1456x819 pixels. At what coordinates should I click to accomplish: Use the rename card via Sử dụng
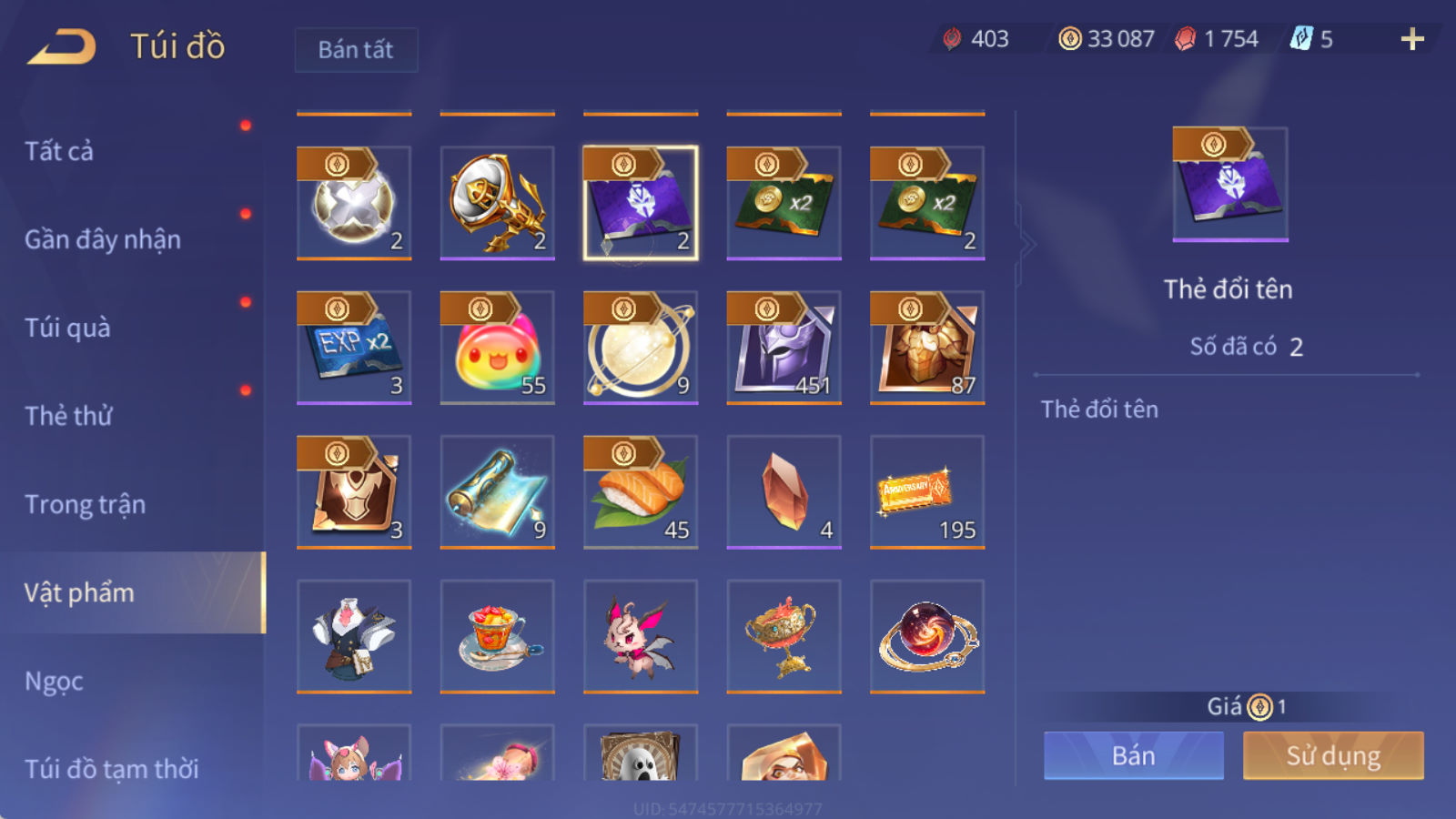coord(1333,755)
